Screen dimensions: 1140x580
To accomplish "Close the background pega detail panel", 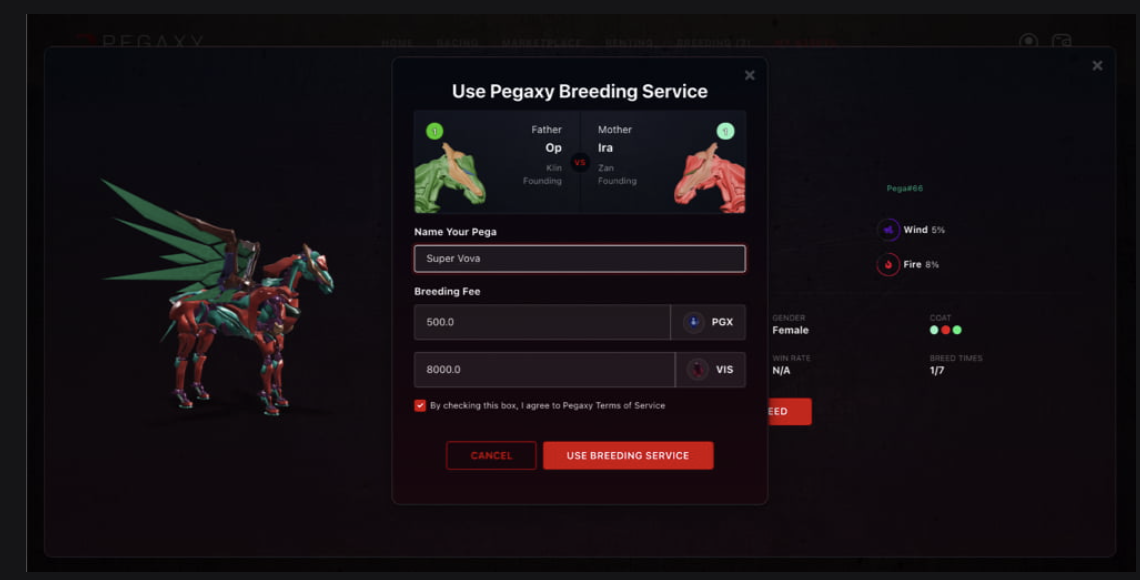I will tap(1097, 66).
